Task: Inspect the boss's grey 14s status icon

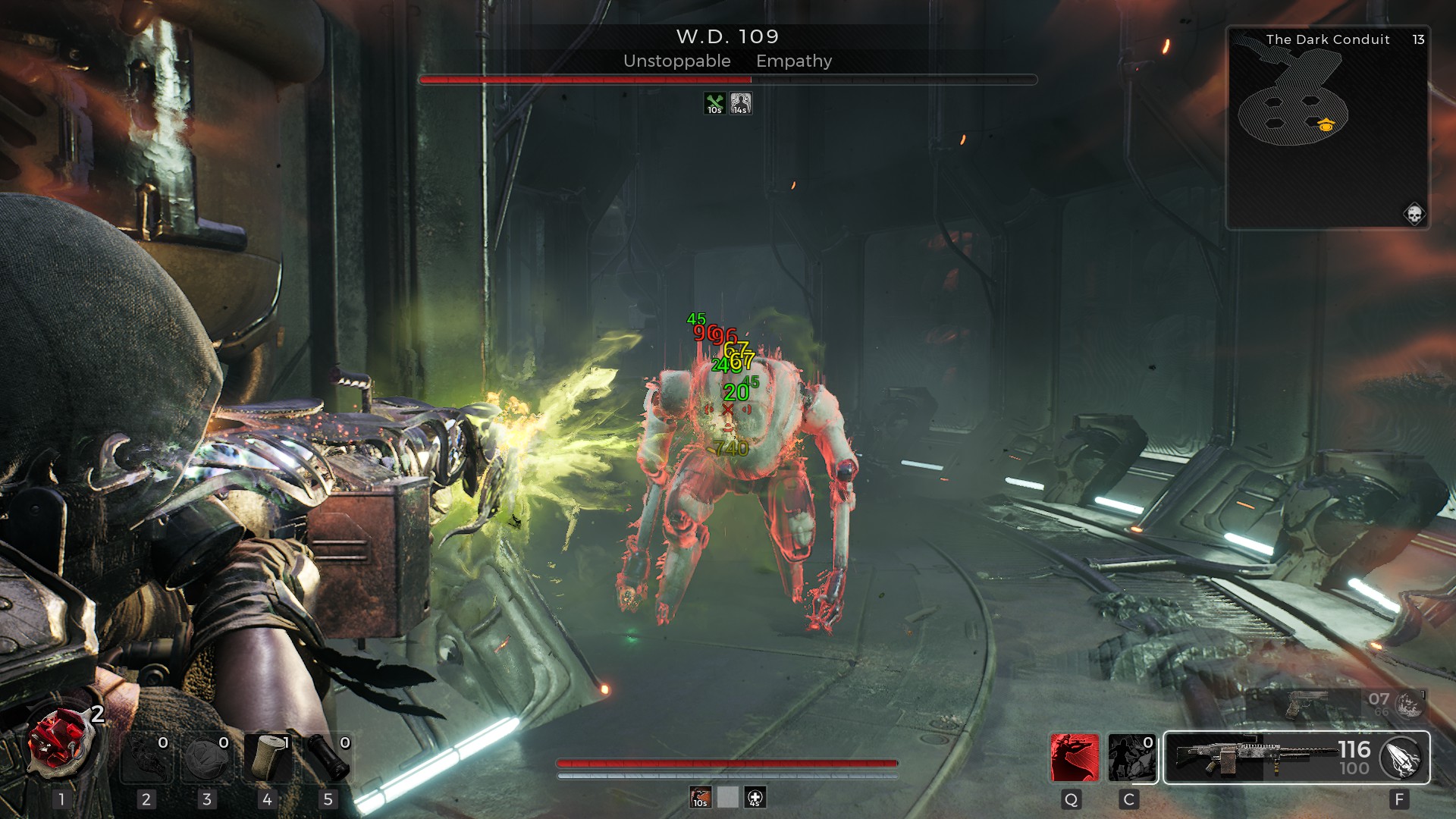Action: pos(740,103)
